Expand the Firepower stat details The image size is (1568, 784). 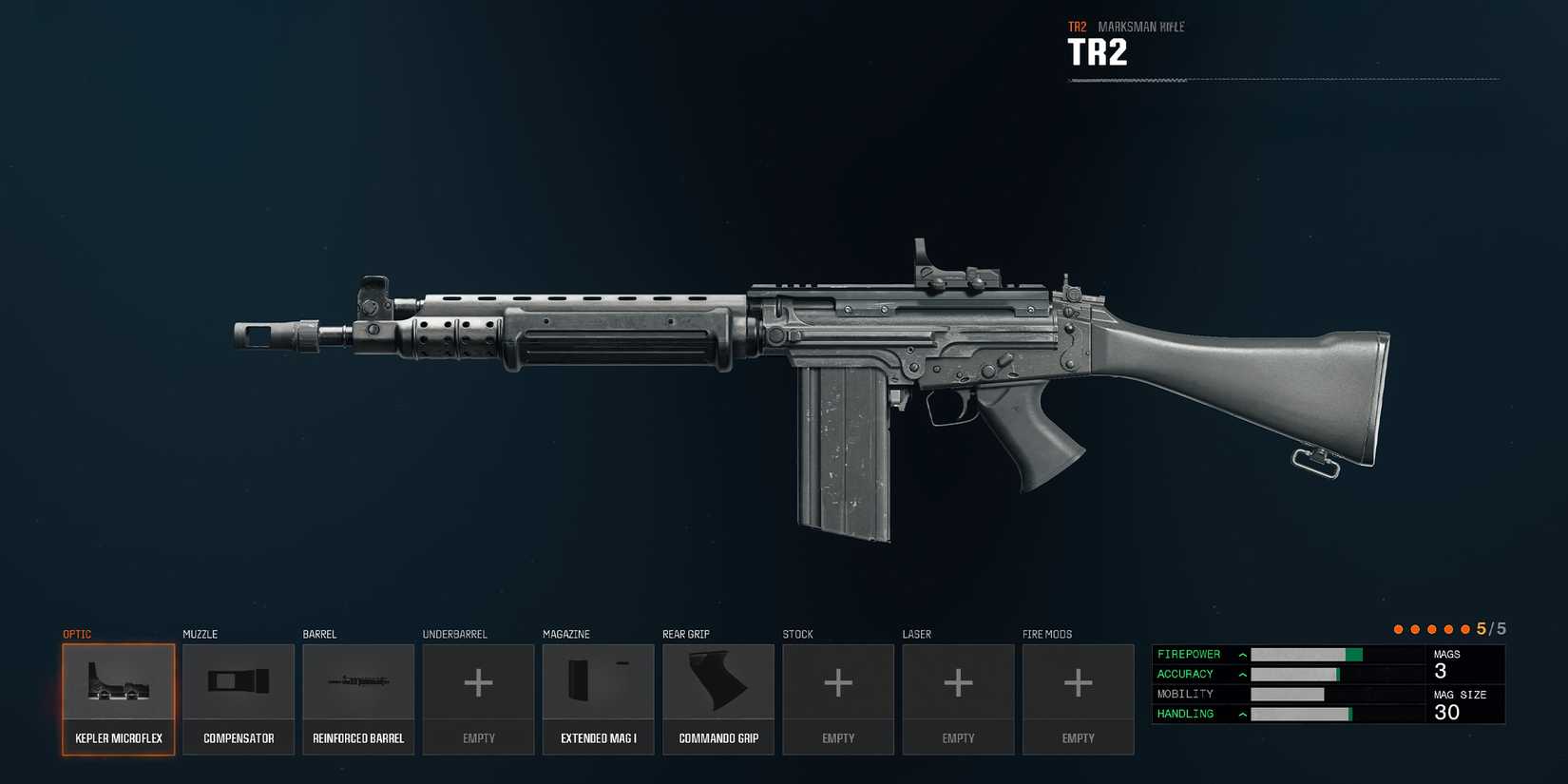1241,654
